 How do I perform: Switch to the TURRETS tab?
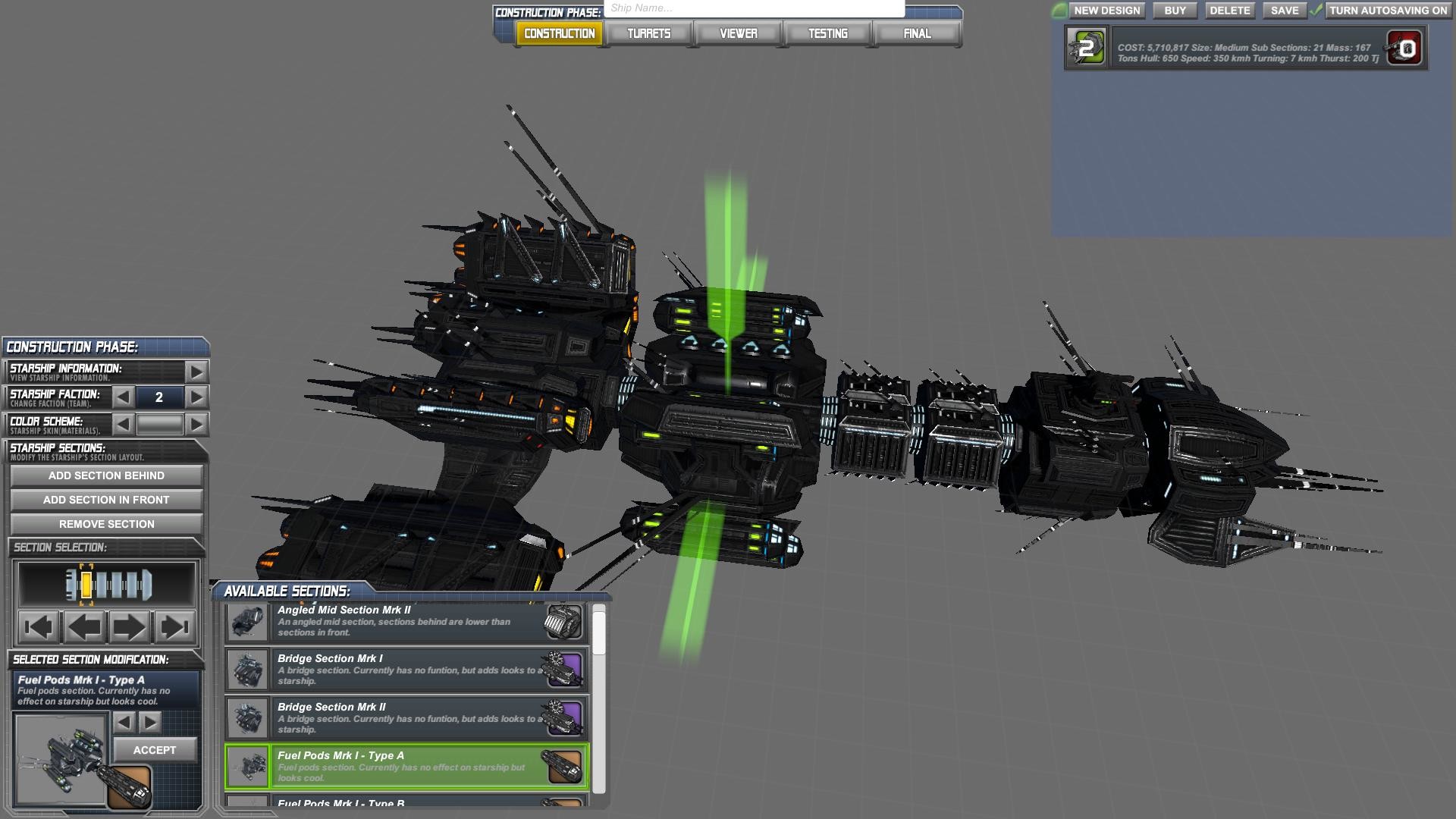pyautogui.click(x=648, y=33)
